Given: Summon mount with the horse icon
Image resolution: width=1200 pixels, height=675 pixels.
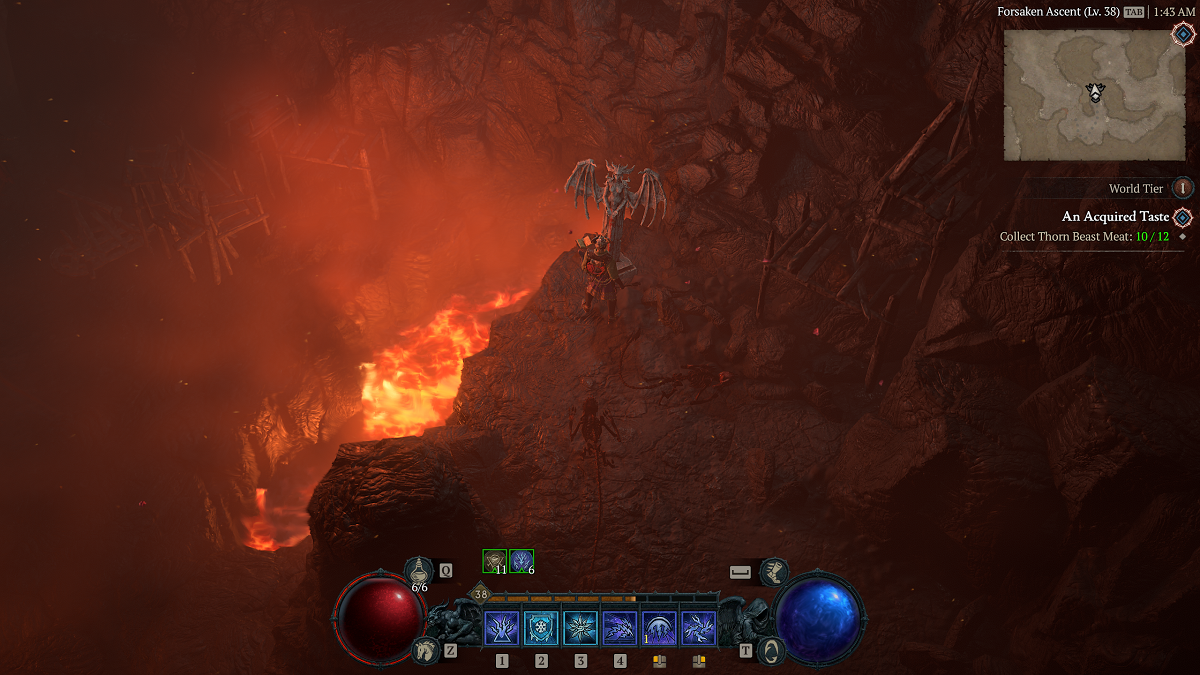Looking at the screenshot, I should click(x=425, y=651).
